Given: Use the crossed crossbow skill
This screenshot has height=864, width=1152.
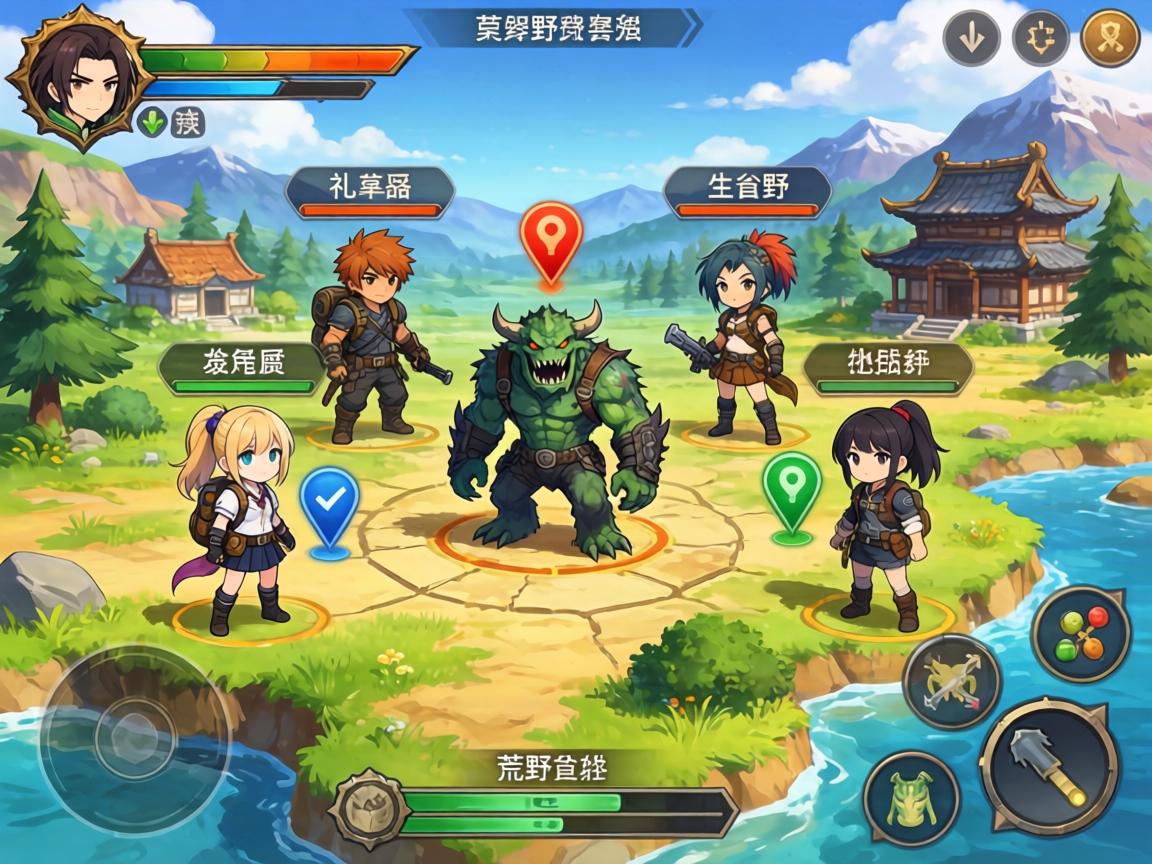Looking at the screenshot, I should (x=951, y=682).
